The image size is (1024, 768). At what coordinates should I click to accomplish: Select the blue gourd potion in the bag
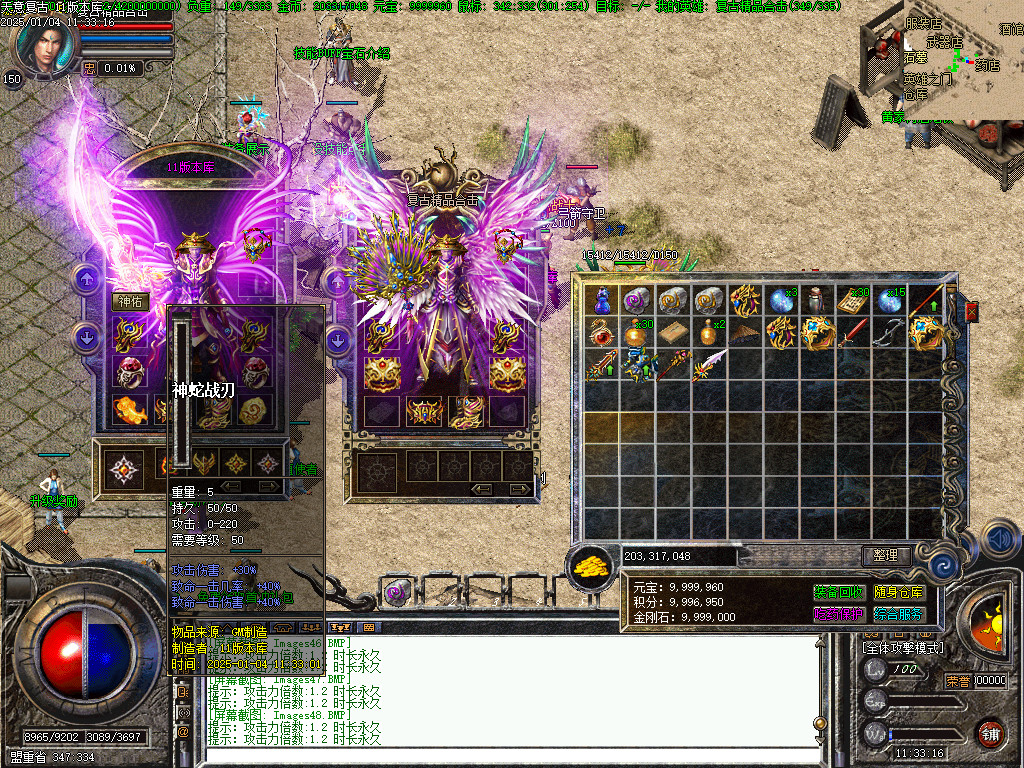[x=602, y=299]
